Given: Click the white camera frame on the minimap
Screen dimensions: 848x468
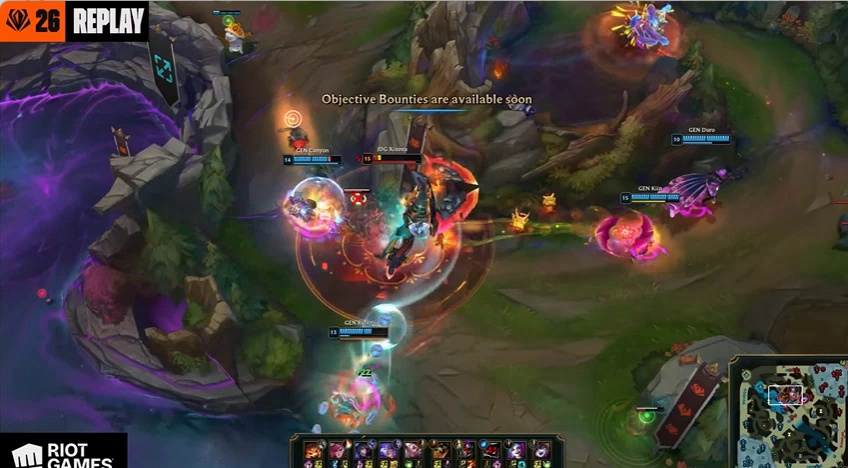Looking at the screenshot, I should pos(784,395).
